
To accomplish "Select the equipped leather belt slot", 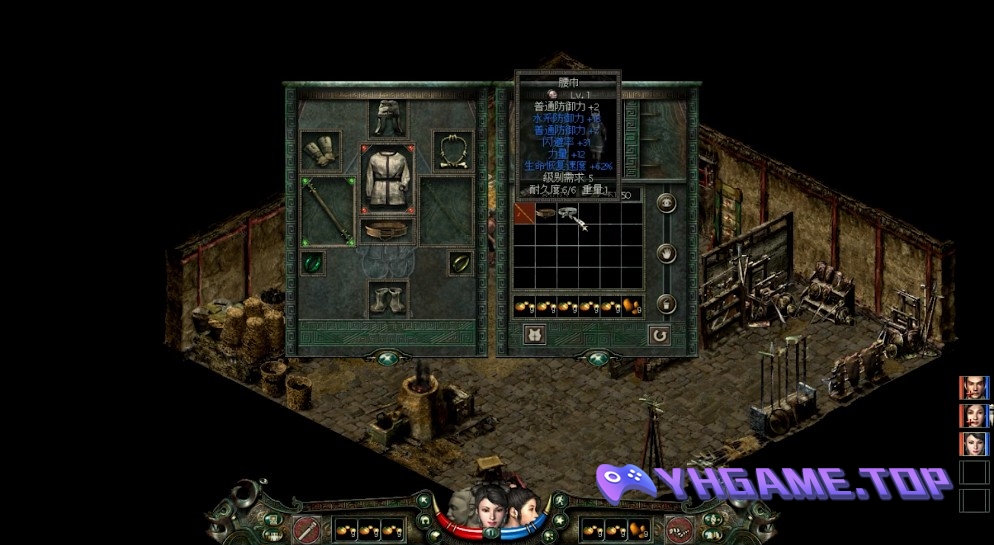I will coord(386,230).
